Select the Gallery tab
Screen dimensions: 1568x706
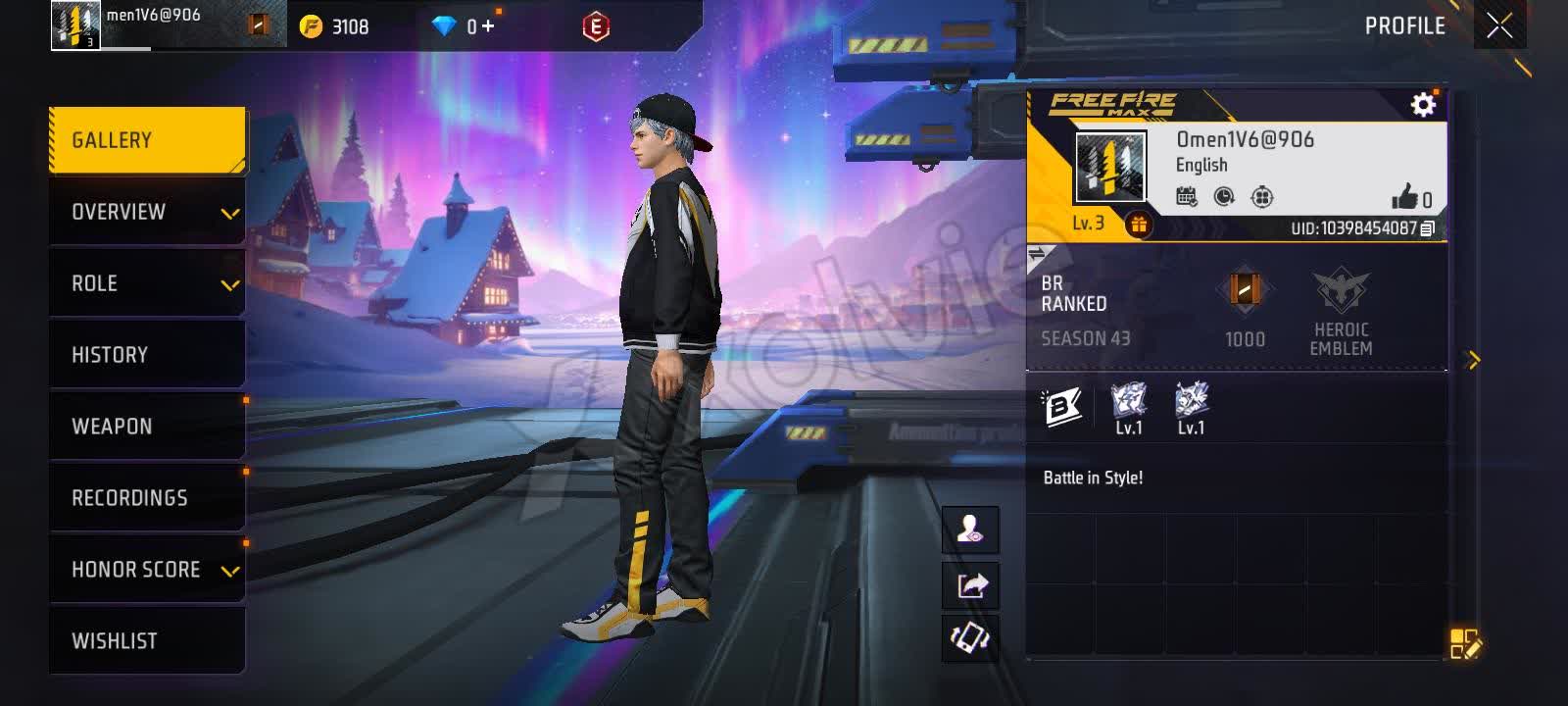pos(147,140)
